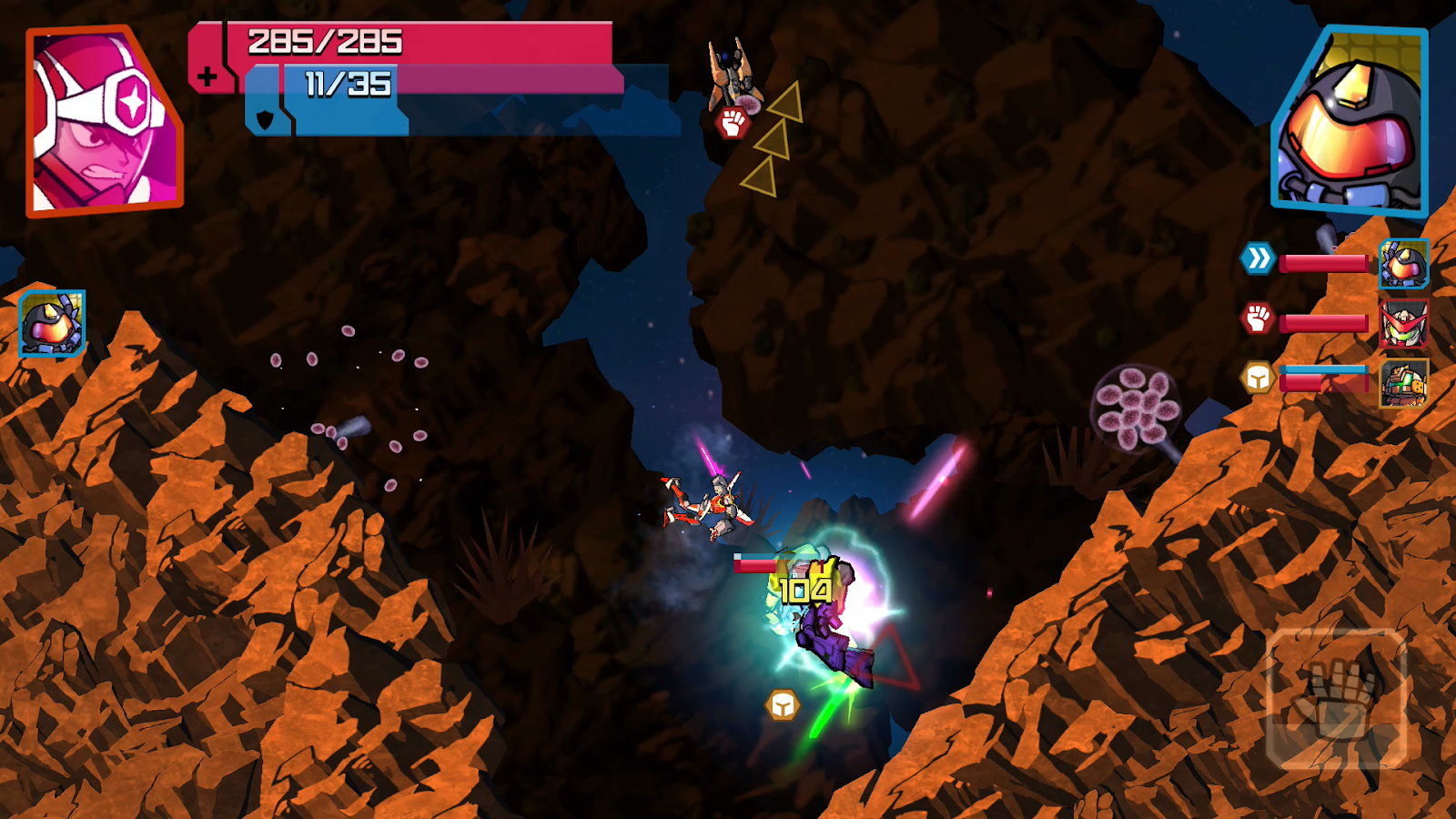Viewport: 1456px width, 819px height.
Task: Click the red fist role hexagon beside the health bar
Action: tap(1258, 318)
